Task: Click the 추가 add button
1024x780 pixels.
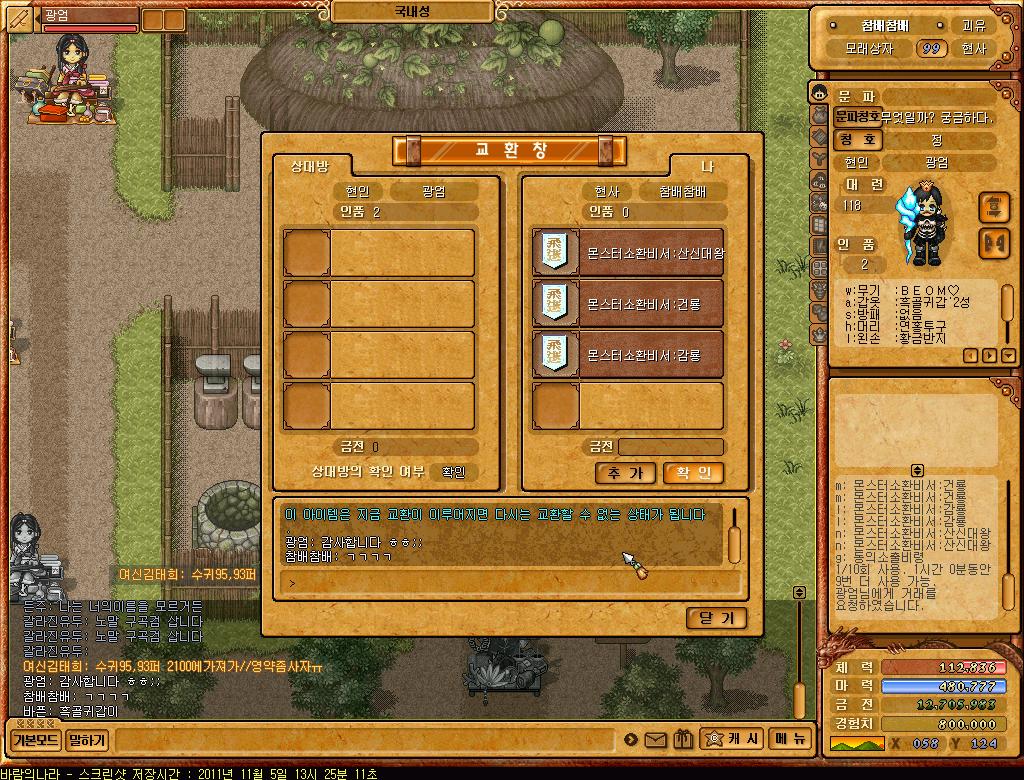Action: (625, 473)
